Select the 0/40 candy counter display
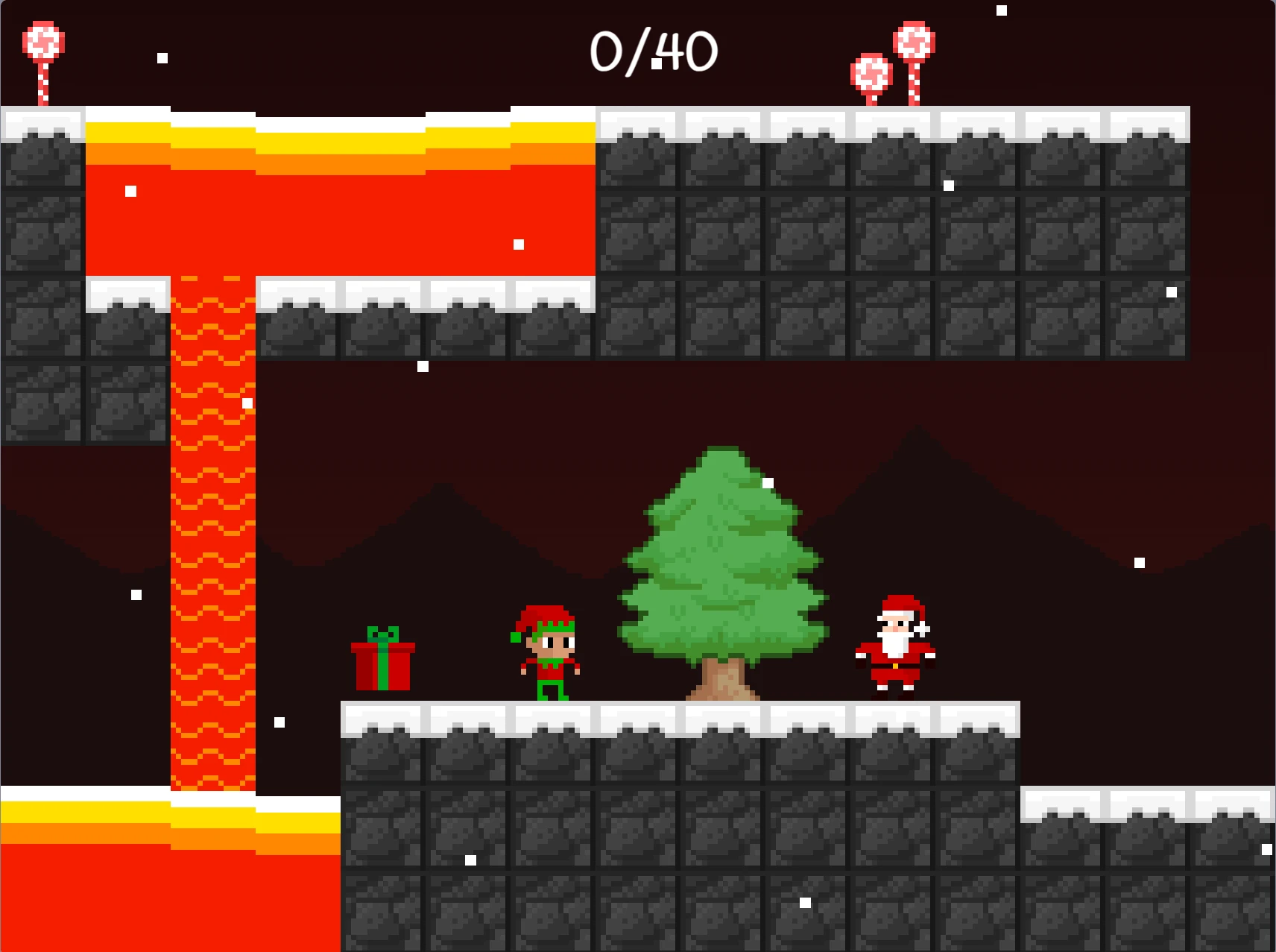This screenshot has width=1276, height=952. [x=652, y=49]
